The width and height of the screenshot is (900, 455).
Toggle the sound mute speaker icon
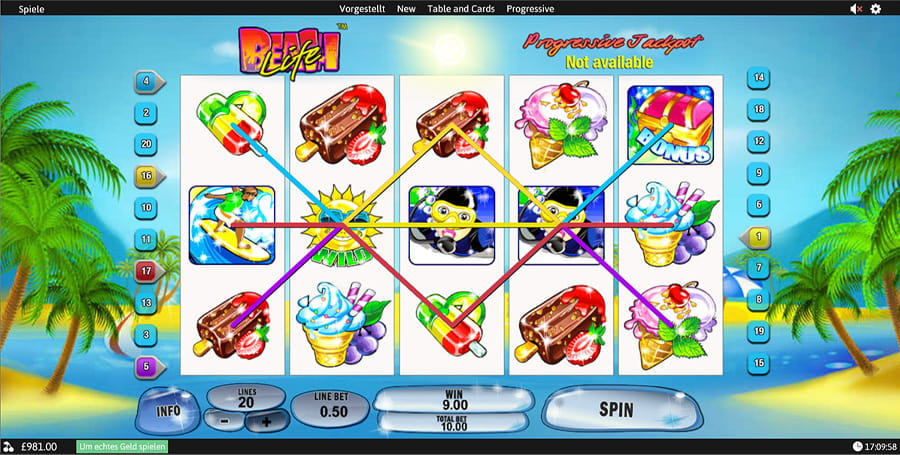point(856,9)
